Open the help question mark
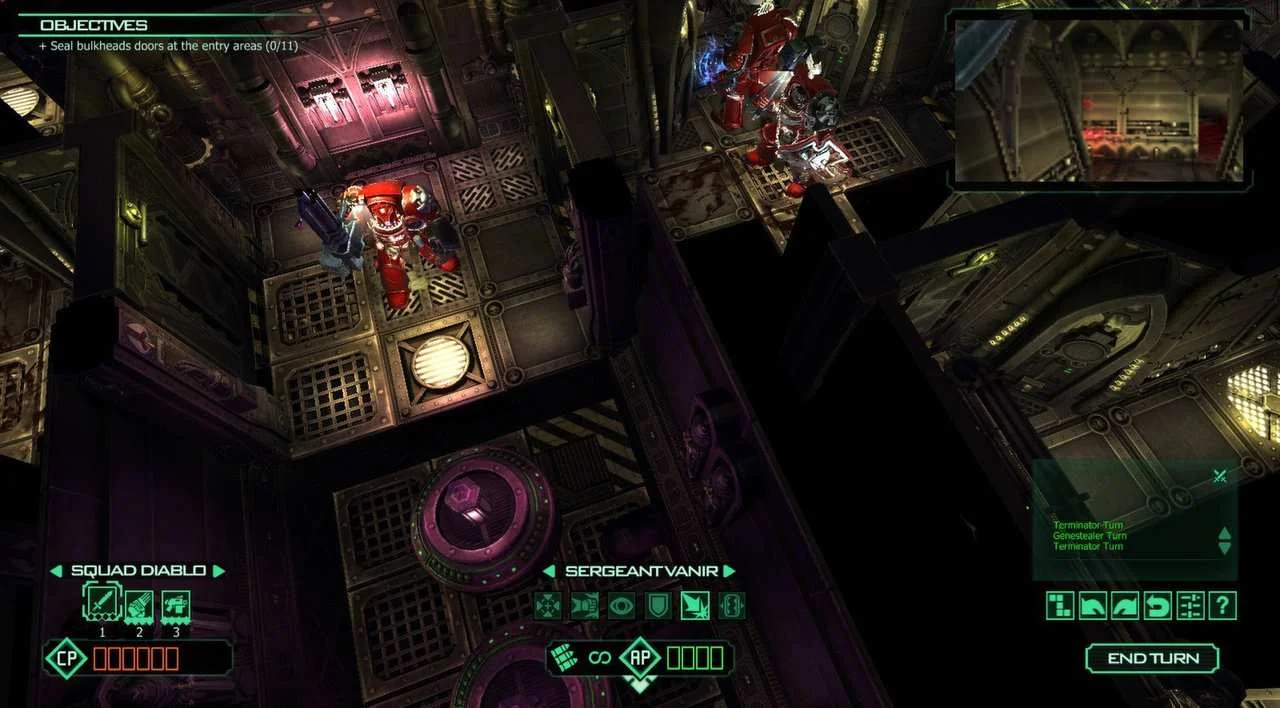The image size is (1280, 708). click(x=1222, y=605)
